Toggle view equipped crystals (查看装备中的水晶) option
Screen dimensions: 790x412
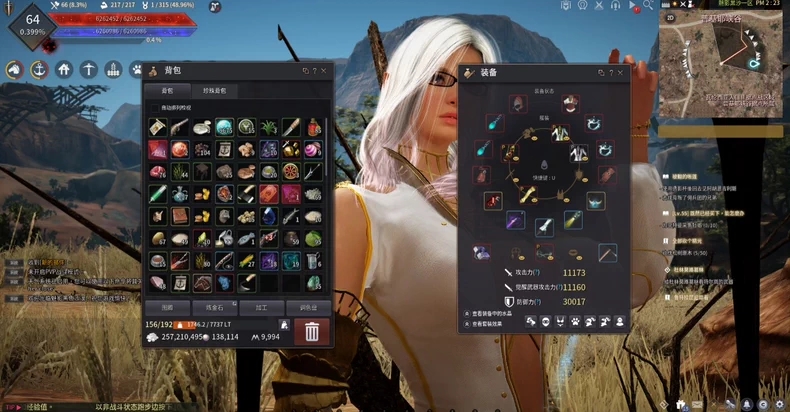pos(467,313)
